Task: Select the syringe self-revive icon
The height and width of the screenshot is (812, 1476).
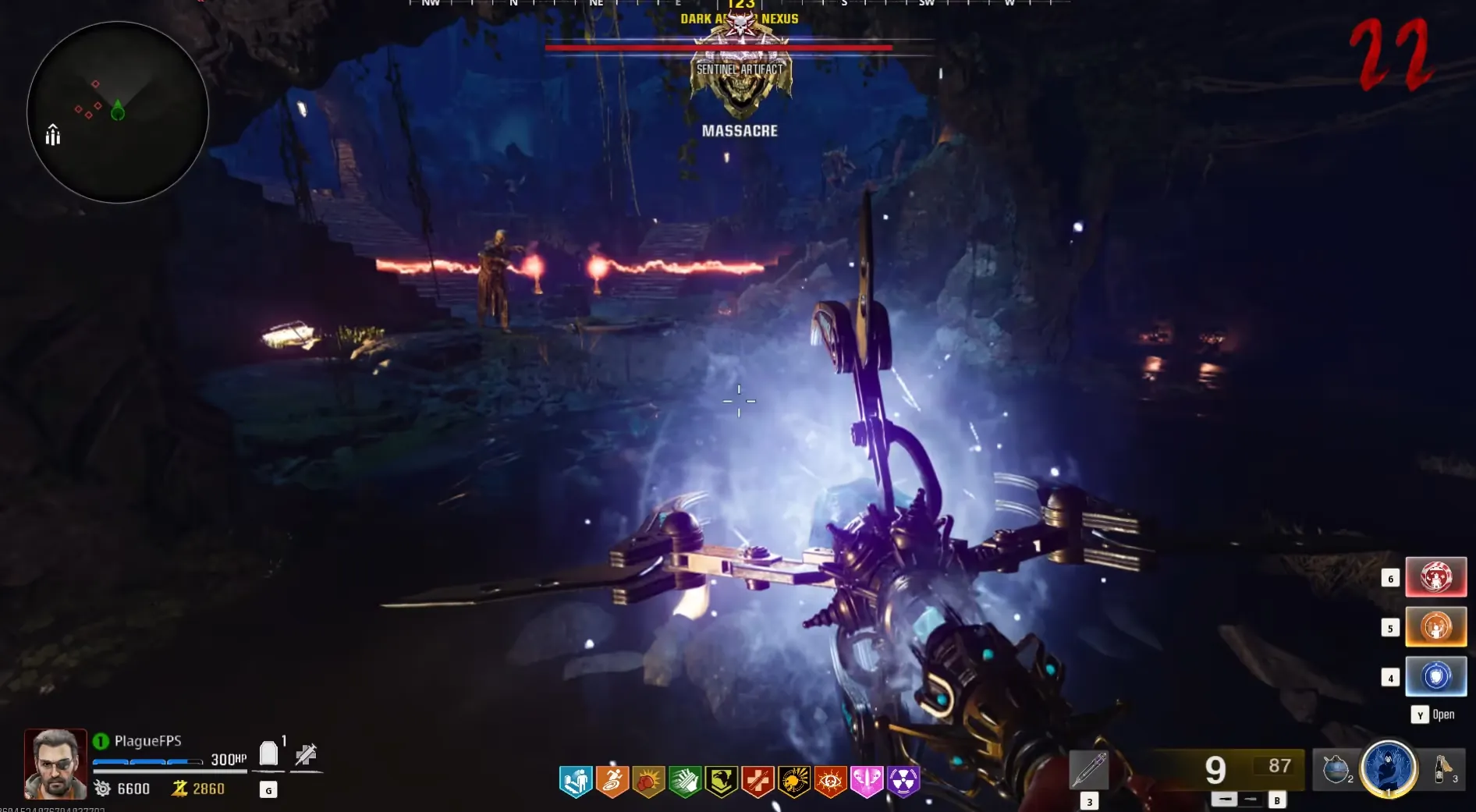Action: tap(306, 754)
